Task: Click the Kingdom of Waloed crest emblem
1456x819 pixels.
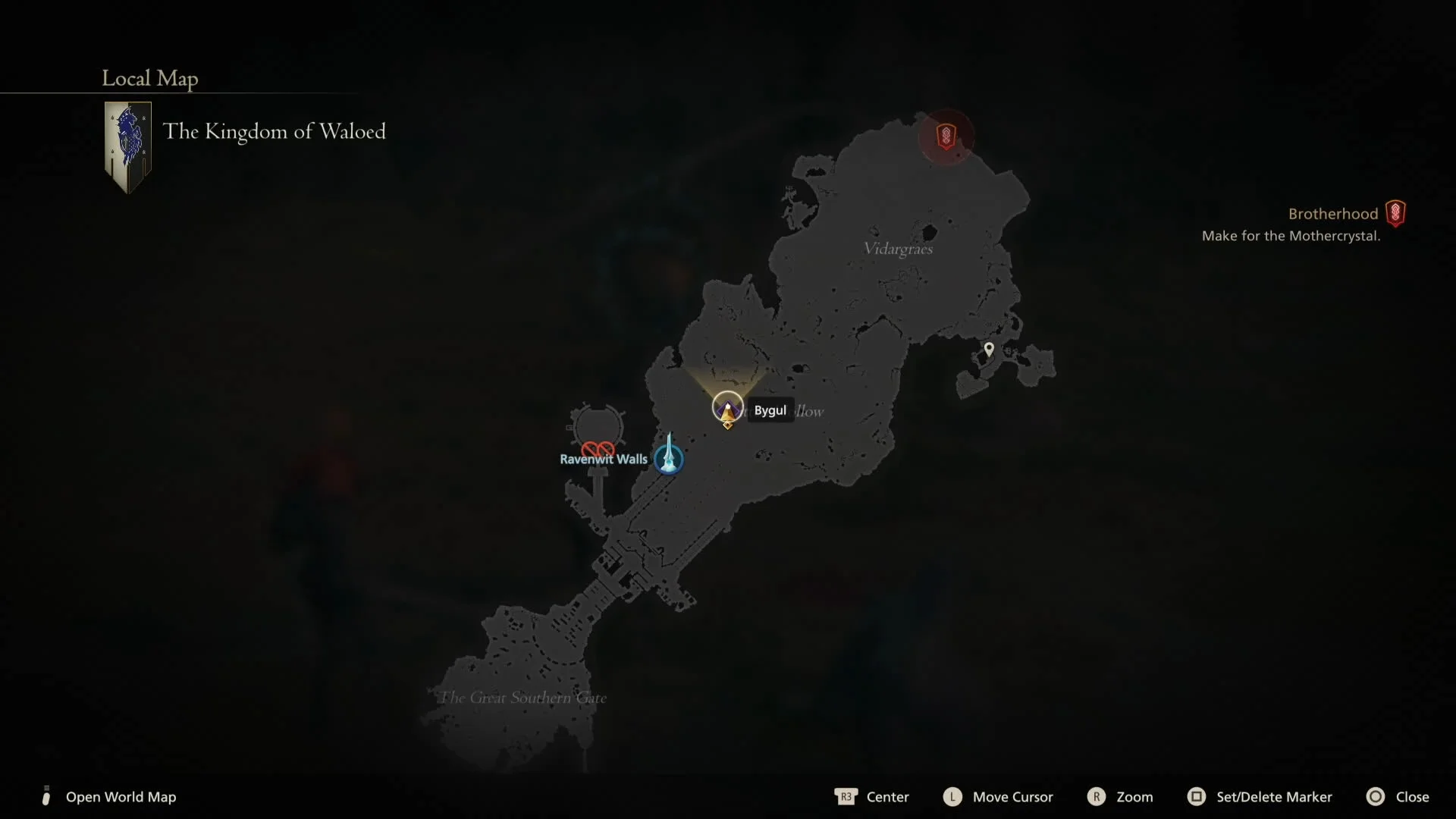Action: [x=127, y=145]
